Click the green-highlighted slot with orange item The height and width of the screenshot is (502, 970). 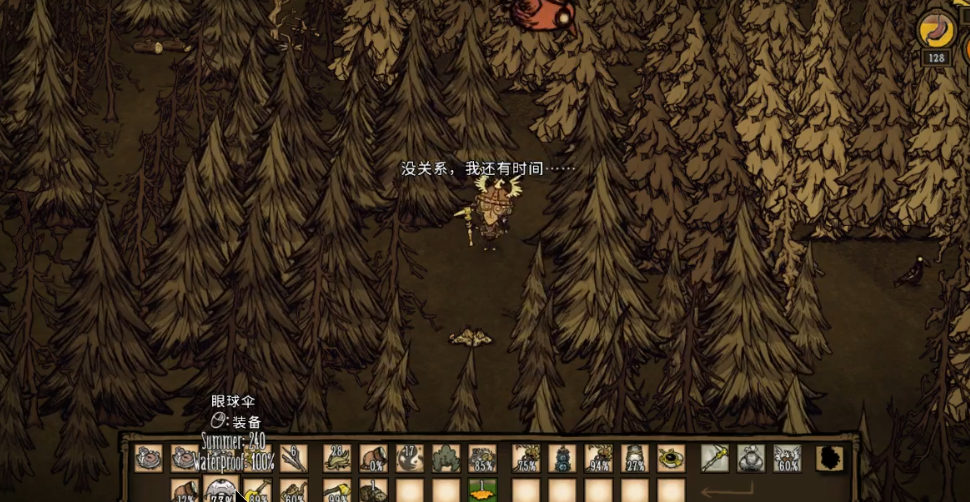tap(482, 490)
